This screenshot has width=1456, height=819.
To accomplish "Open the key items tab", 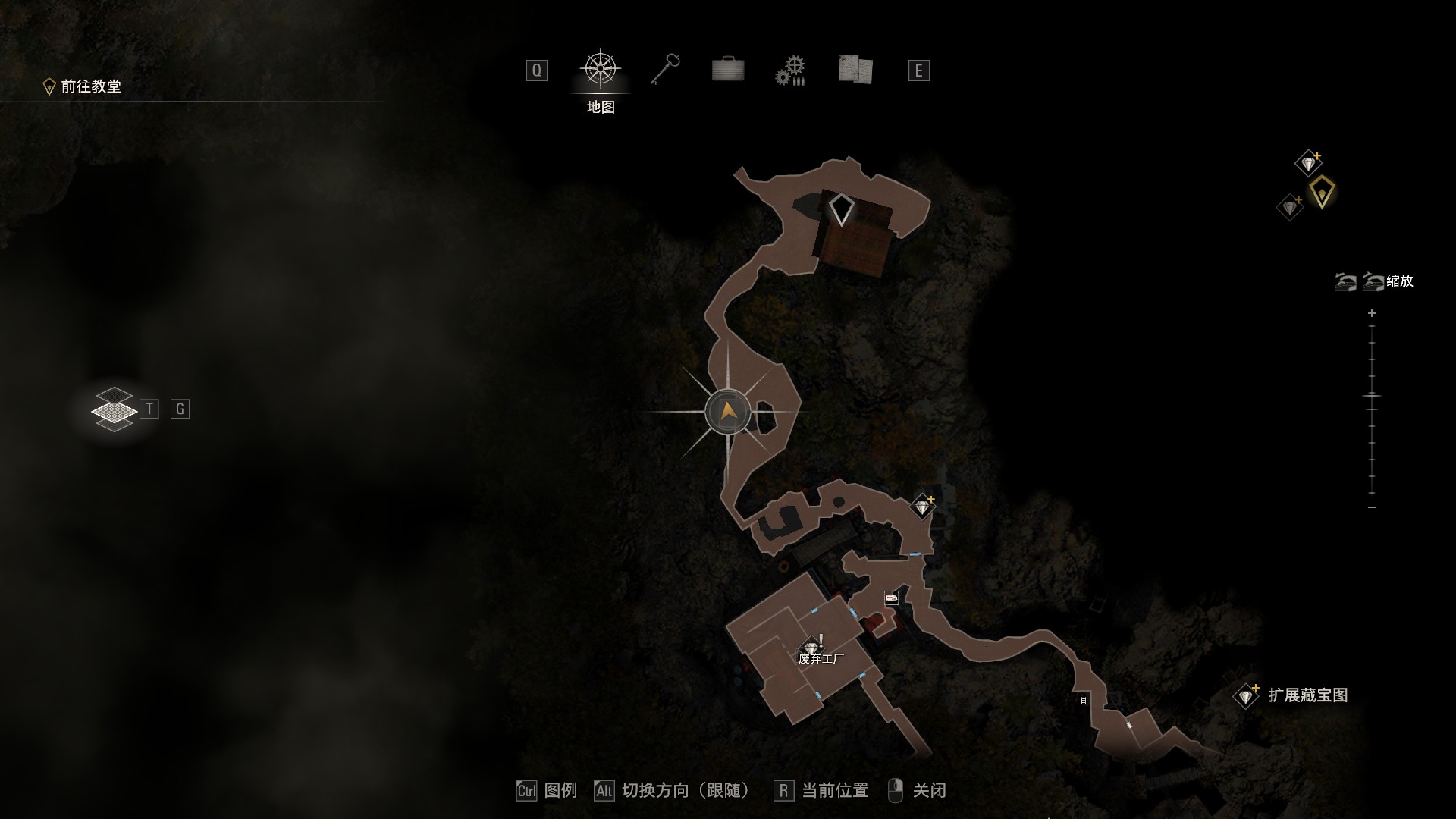I will (665, 70).
